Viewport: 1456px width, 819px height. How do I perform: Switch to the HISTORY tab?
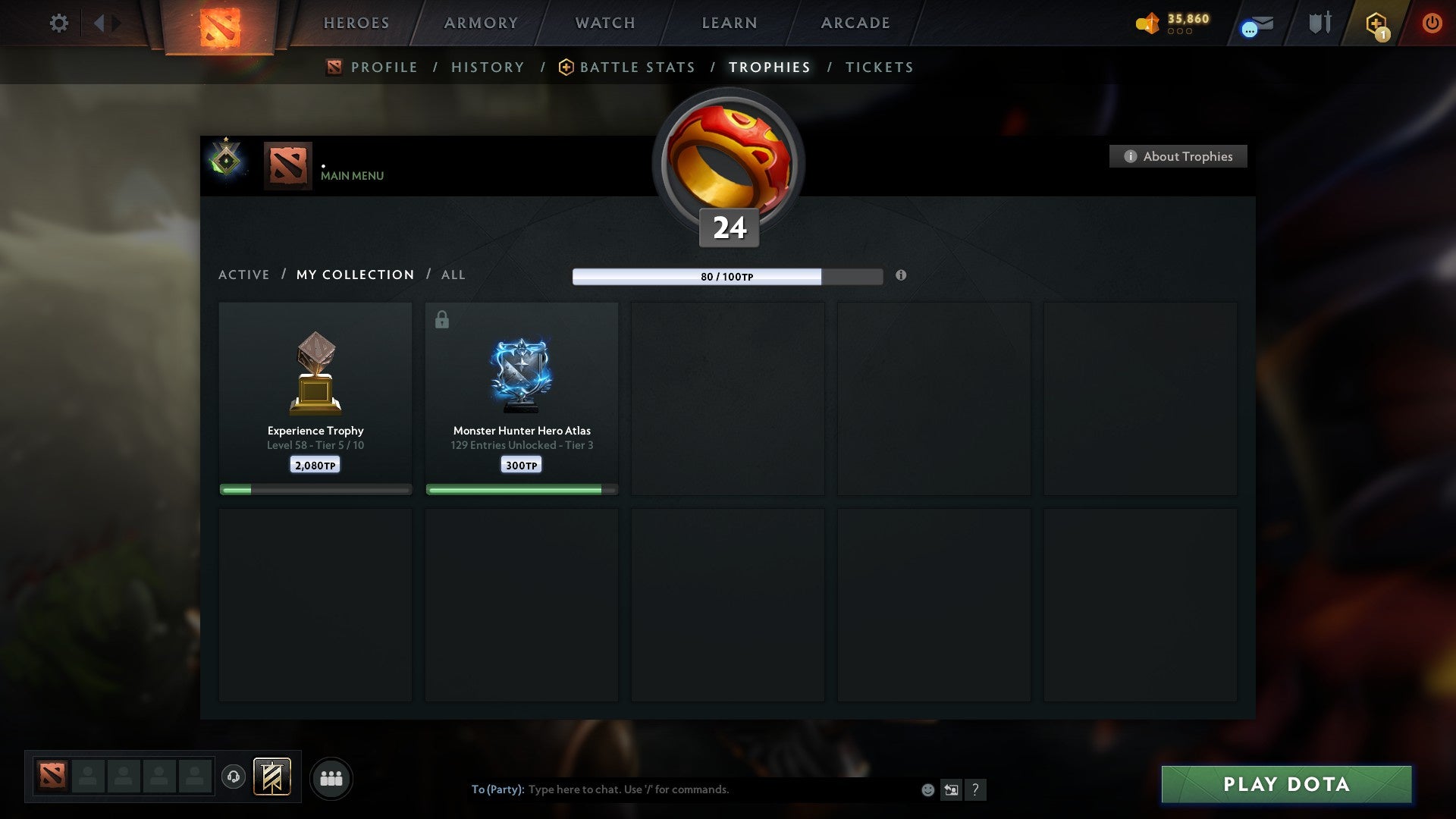coord(488,67)
